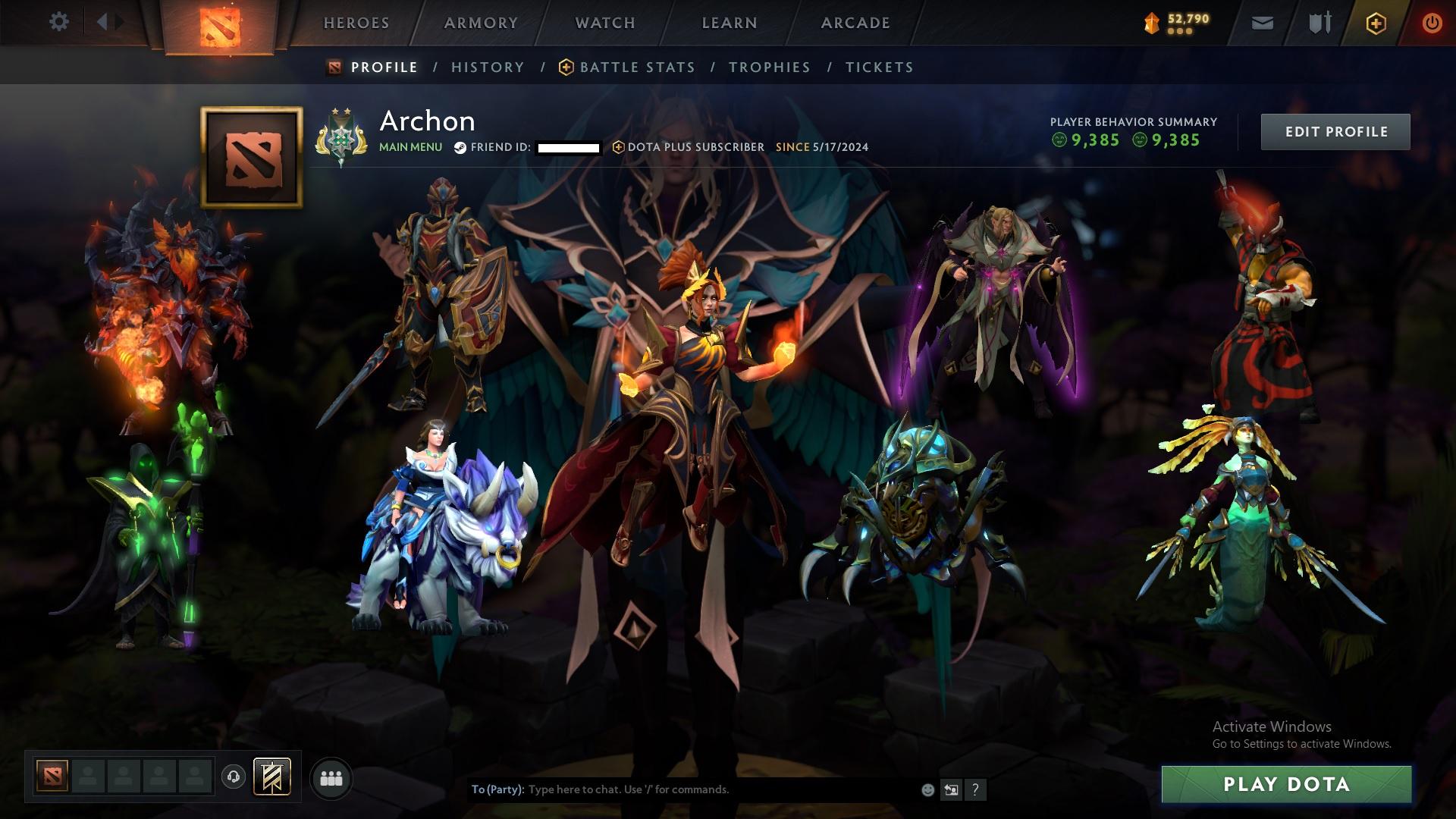The width and height of the screenshot is (1456, 819).
Task: Open the emoticon picker in chat bar
Action: pyautogui.click(x=927, y=789)
